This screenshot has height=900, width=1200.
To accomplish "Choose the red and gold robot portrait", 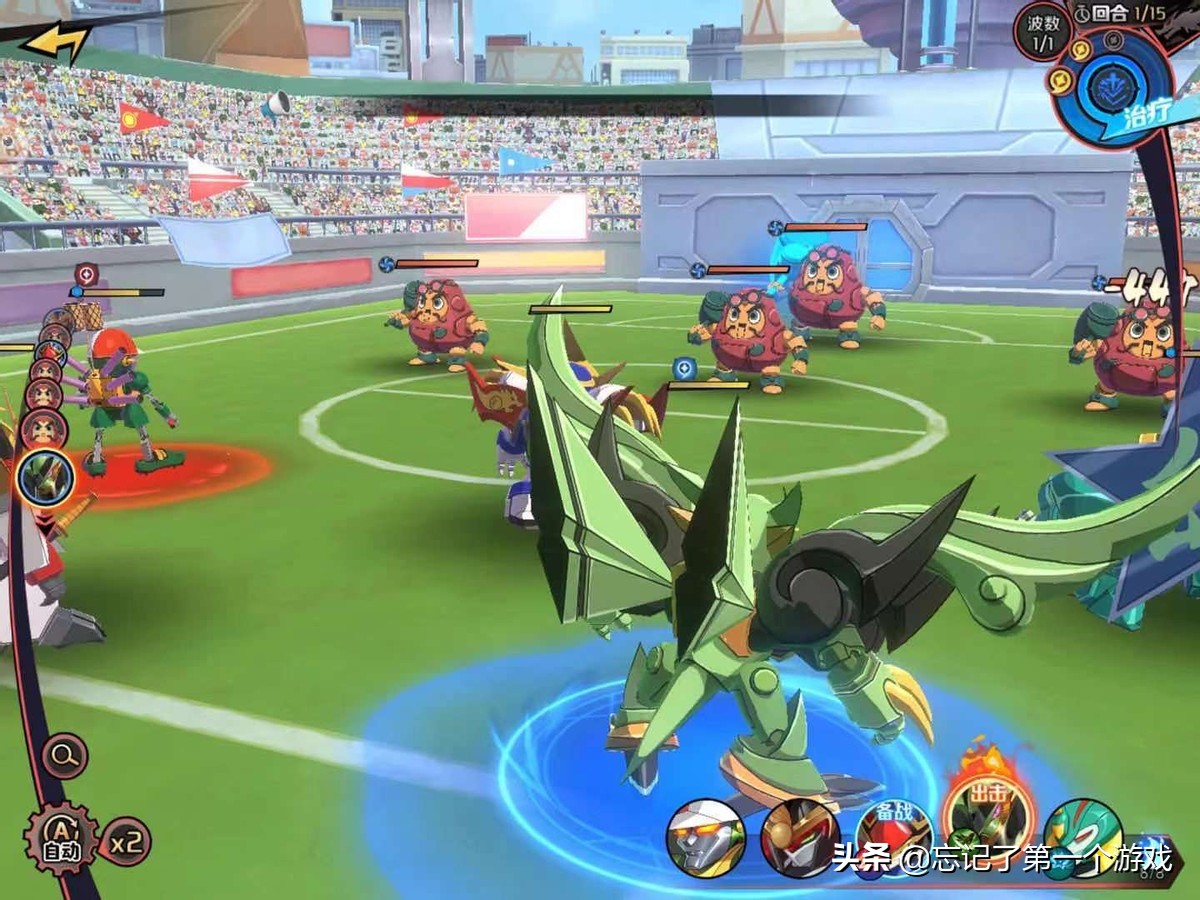I will click(800, 838).
